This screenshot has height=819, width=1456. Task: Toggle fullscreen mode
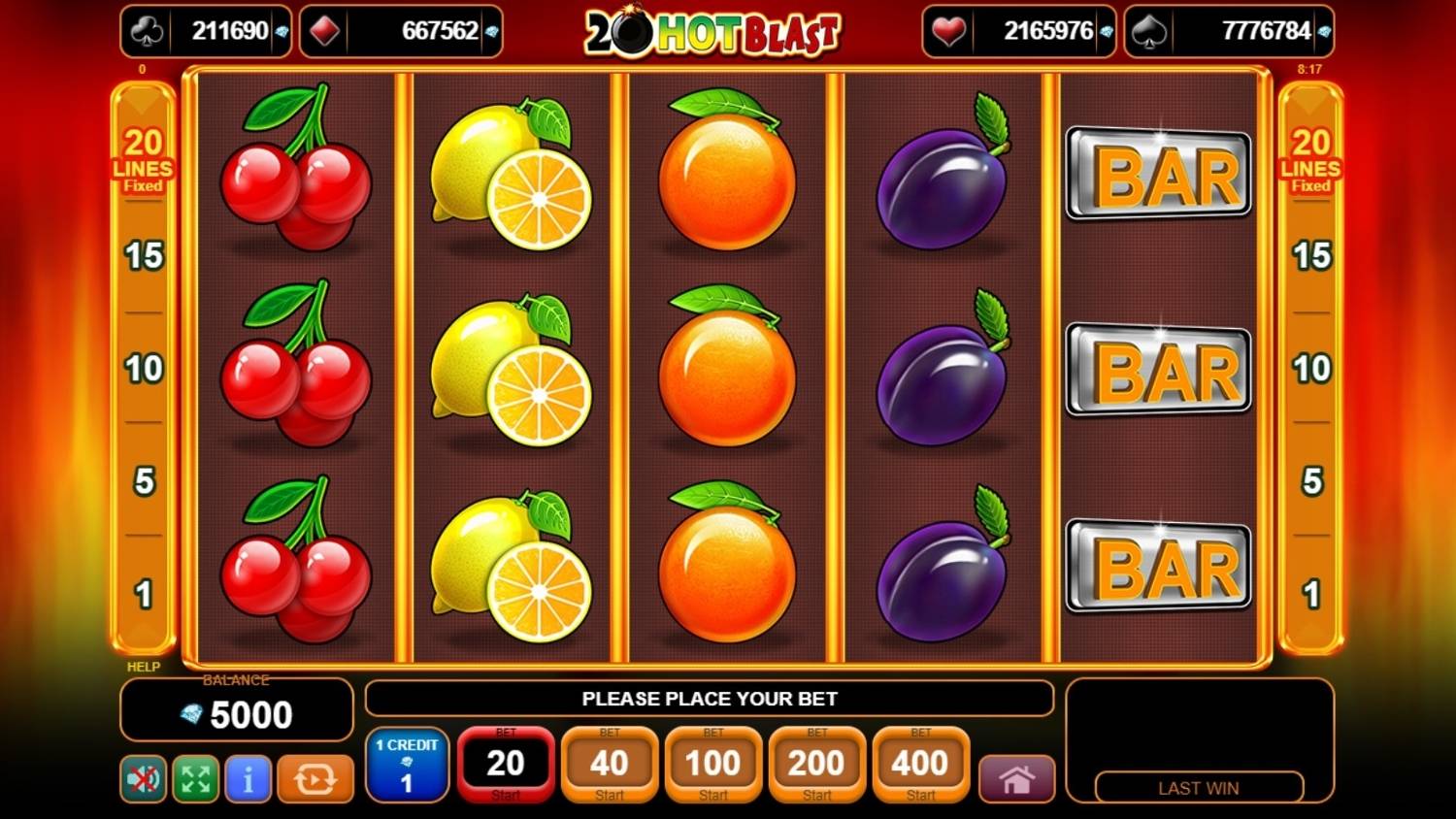pos(194,777)
